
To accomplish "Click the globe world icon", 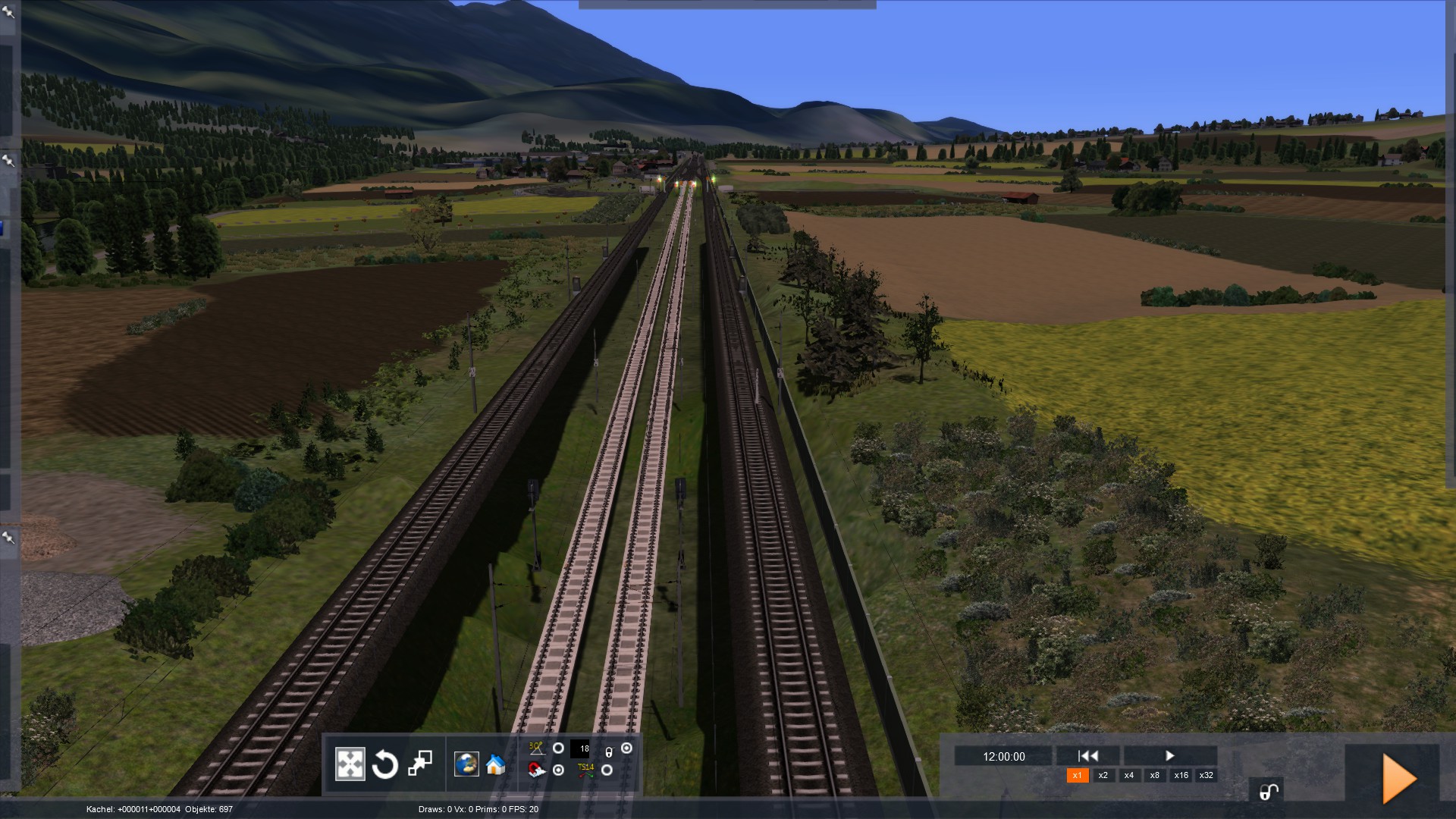I will pos(466,764).
